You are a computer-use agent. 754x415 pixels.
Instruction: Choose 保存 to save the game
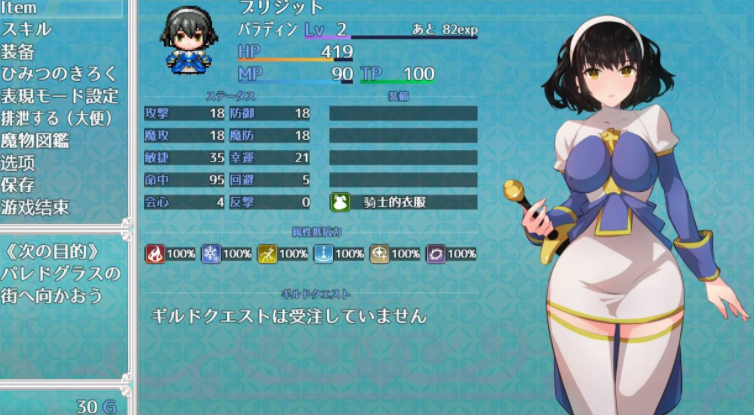point(19,185)
